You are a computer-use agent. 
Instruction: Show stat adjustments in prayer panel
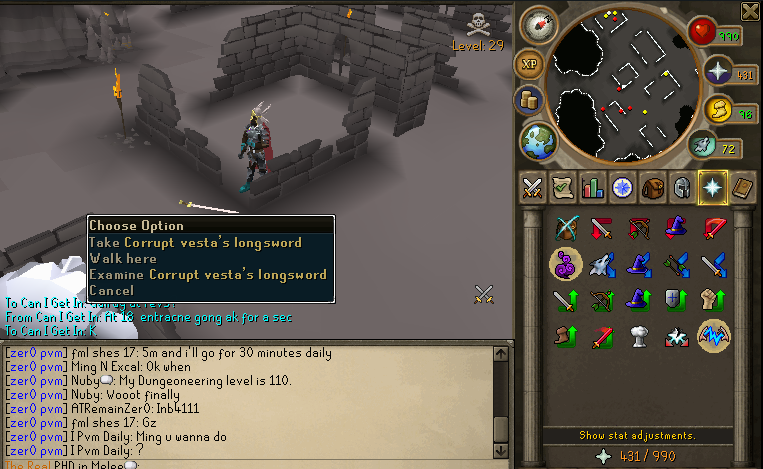[x=638, y=435]
